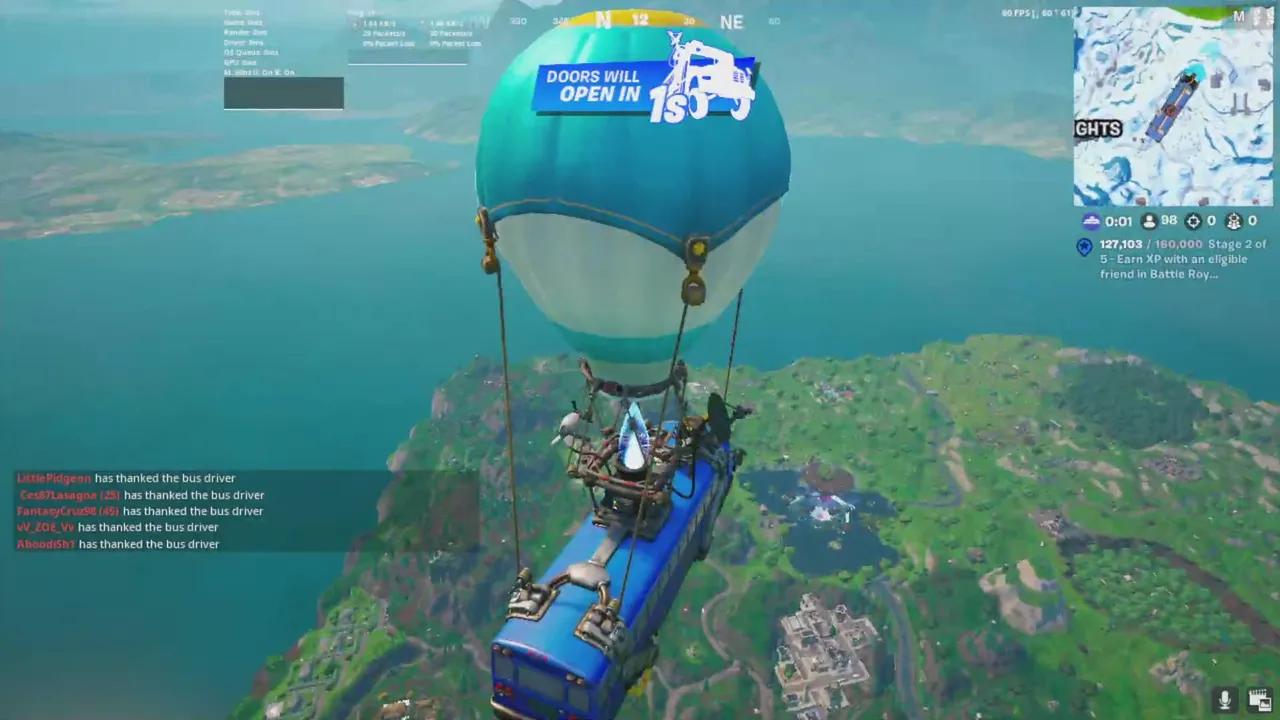
Task: Click the blue XP quest badge icon
Action: (1083, 246)
